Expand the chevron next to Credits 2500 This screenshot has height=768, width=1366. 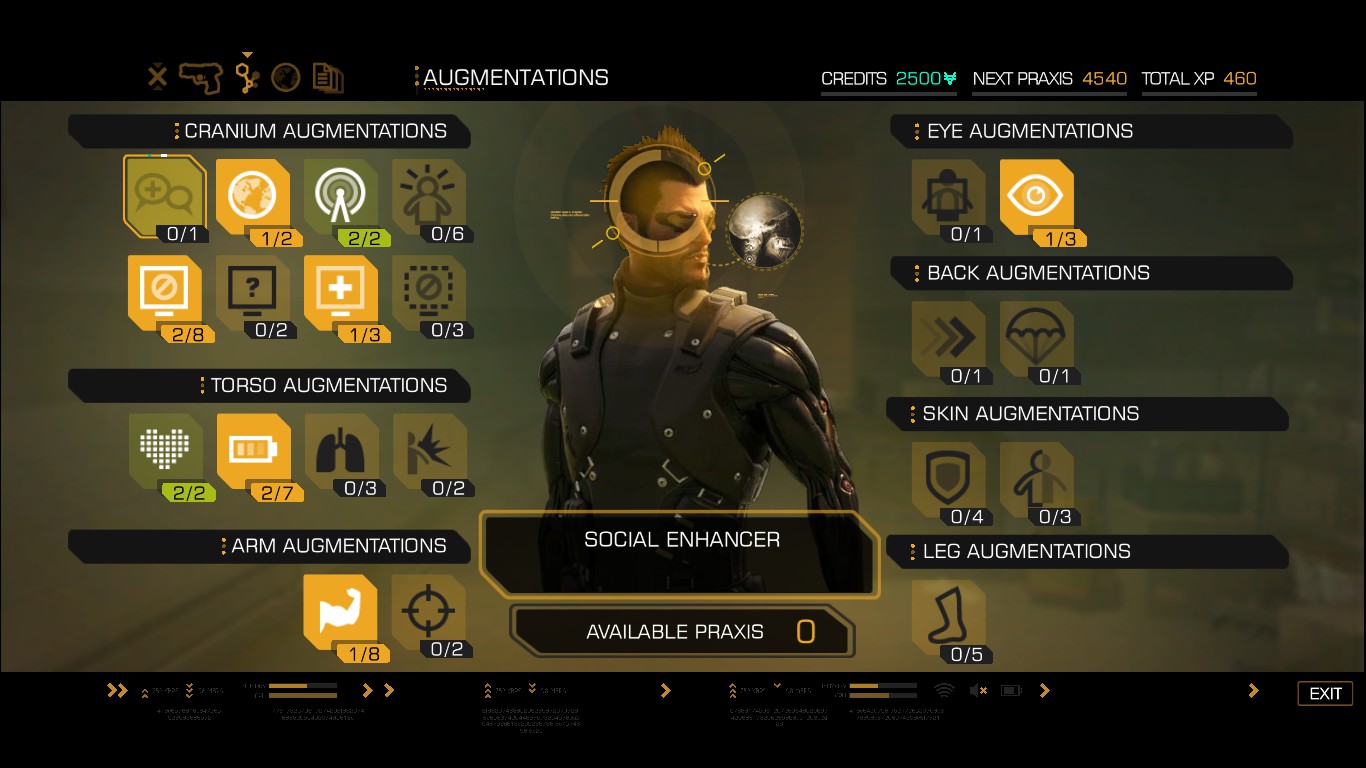click(948, 78)
